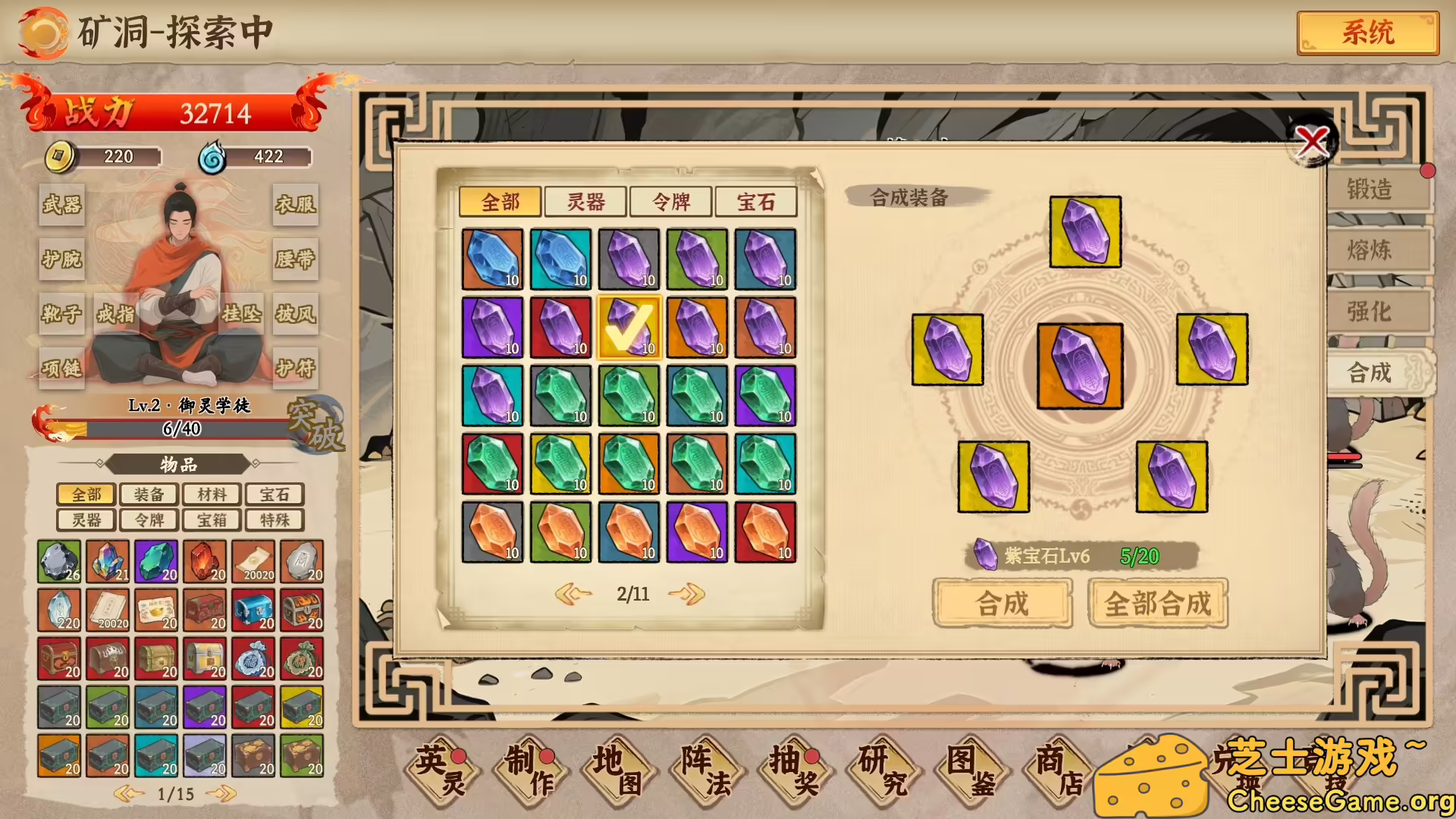
Task: Click the 突破 breakthrough button
Action: (316, 425)
